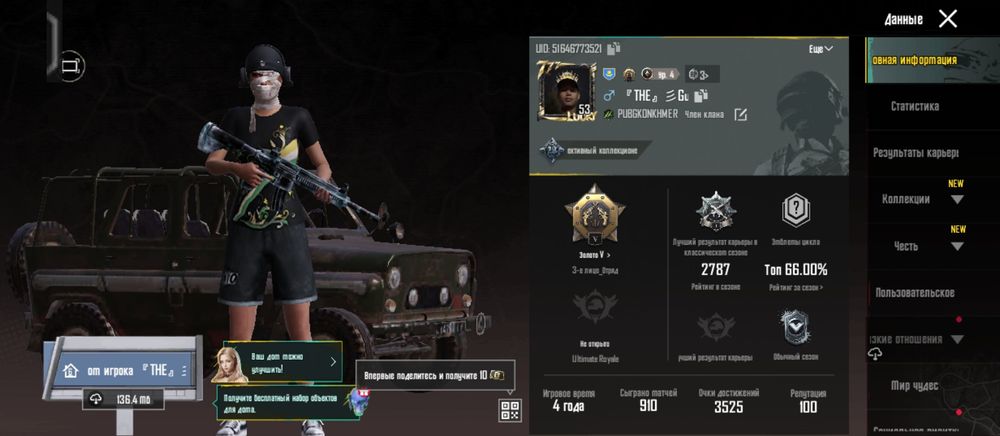Open the home upgrade prompt
The image size is (1000, 436).
tap(275, 362)
